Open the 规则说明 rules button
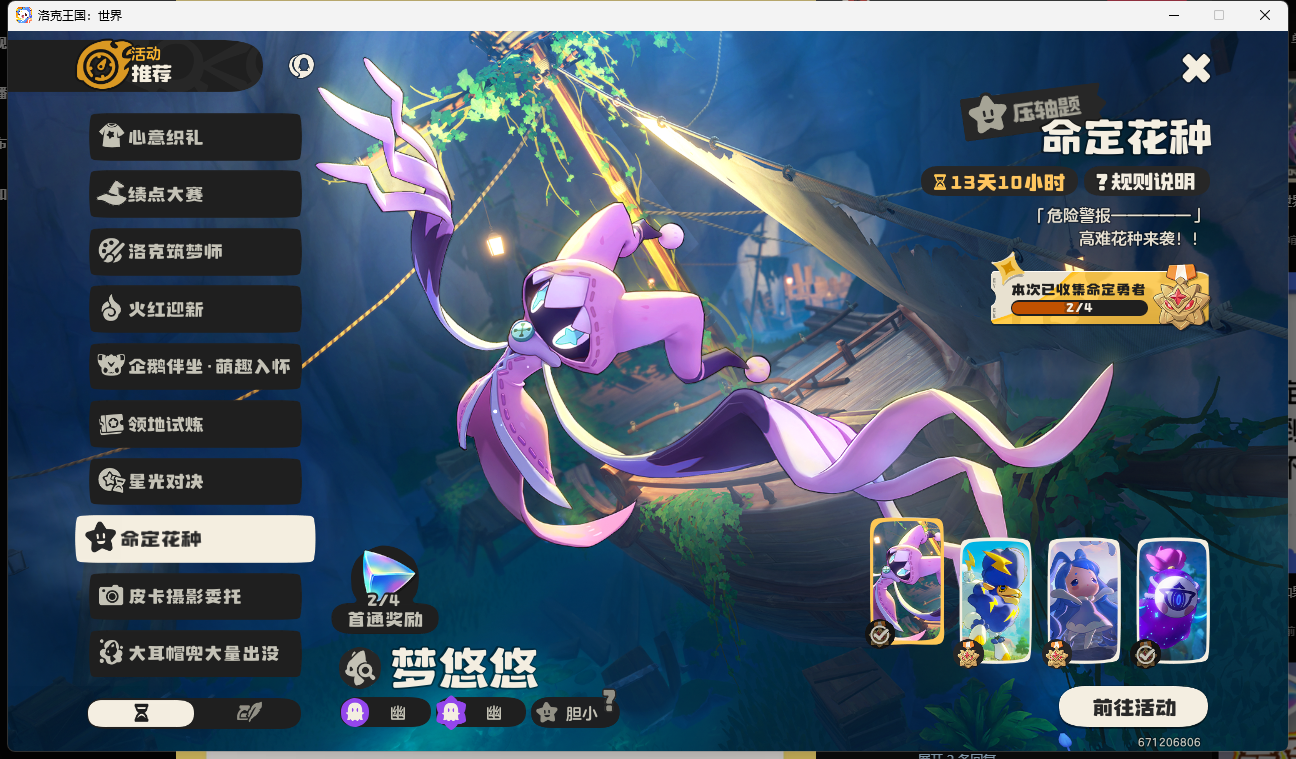 click(1145, 182)
